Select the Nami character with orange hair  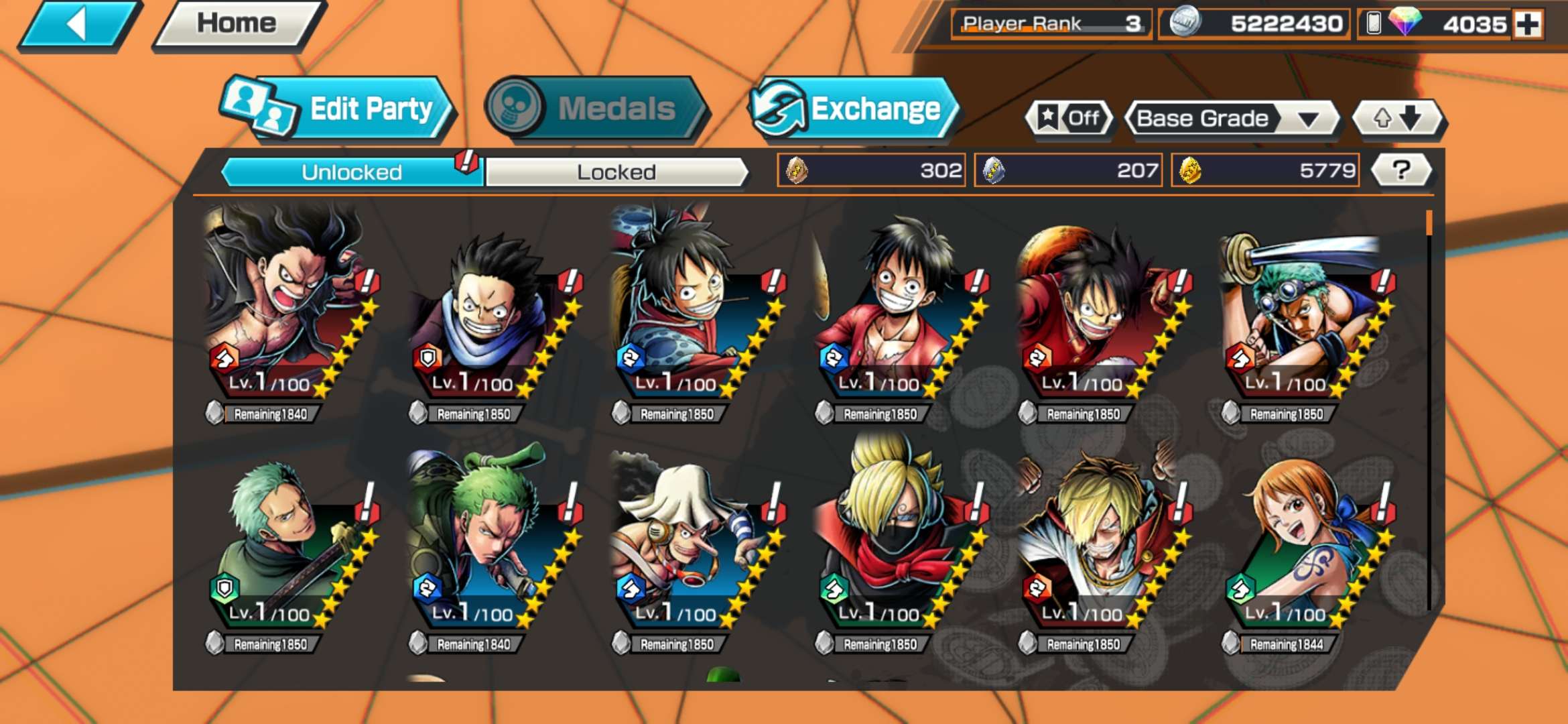click(1303, 543)
